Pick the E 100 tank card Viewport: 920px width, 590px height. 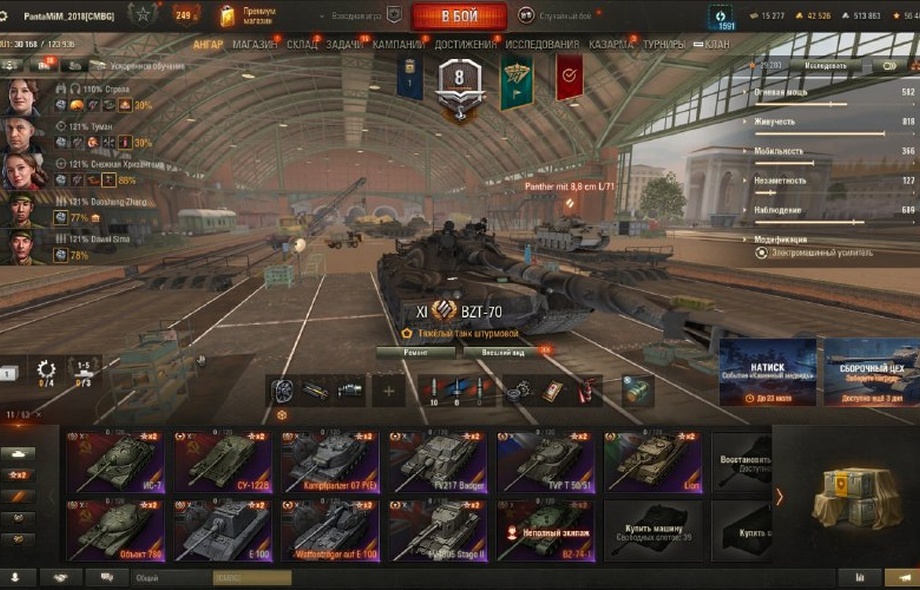pos(223,530)
